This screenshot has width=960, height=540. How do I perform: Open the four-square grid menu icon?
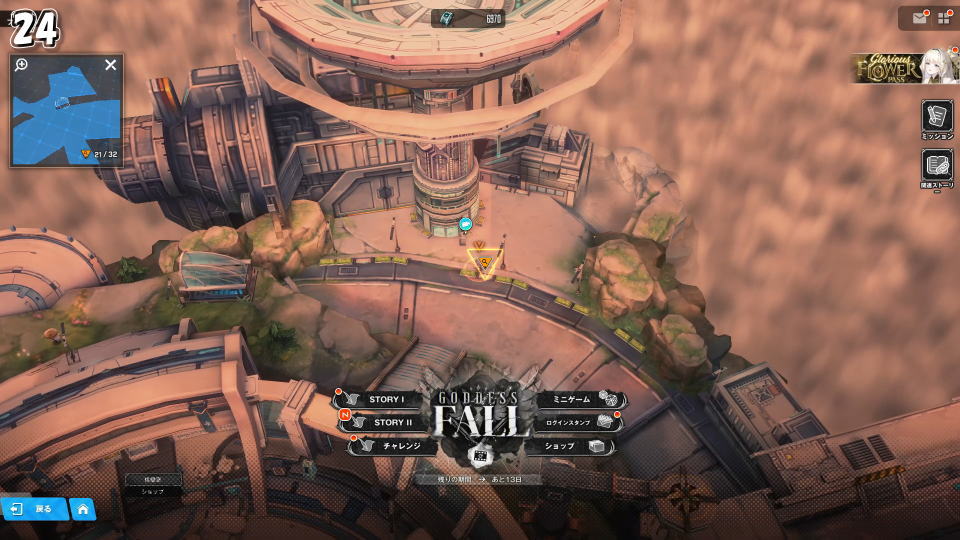click(x=944, y=18)
